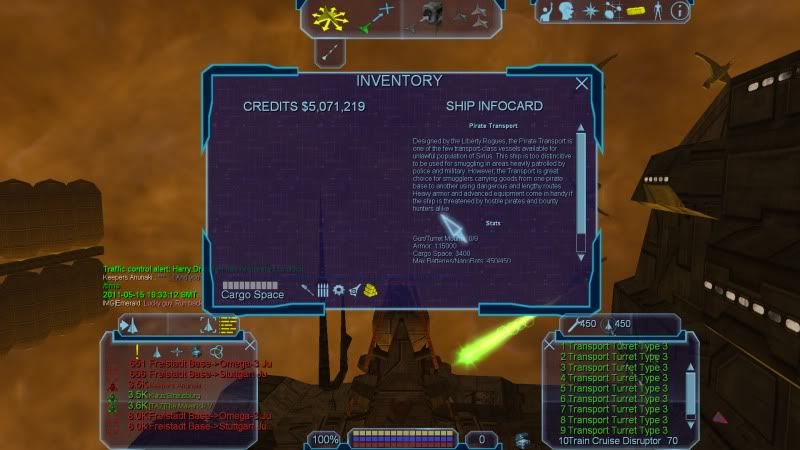This screenshot has height=450, width=800.
Task: Select weapon 1 Transport Turret Type 3
Action: pyautogui.click(x=613, y=346)
